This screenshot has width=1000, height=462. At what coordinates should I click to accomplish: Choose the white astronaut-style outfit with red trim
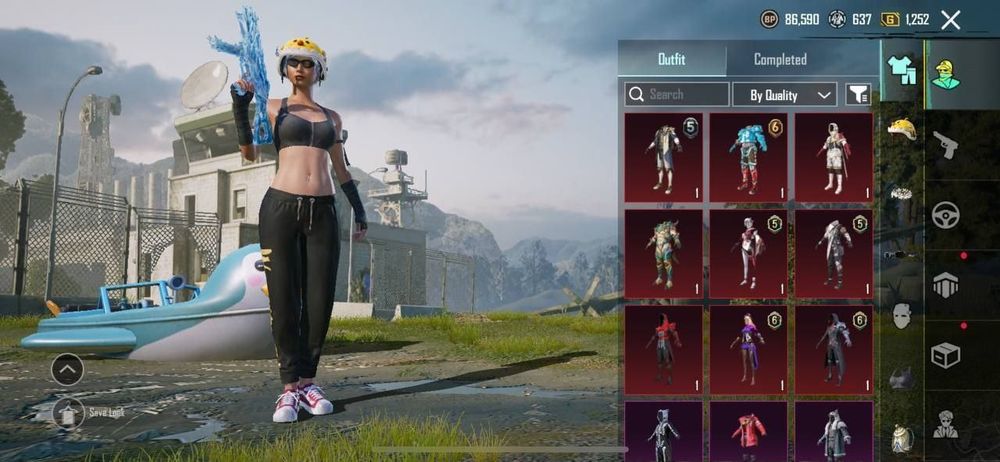point(833,155)
